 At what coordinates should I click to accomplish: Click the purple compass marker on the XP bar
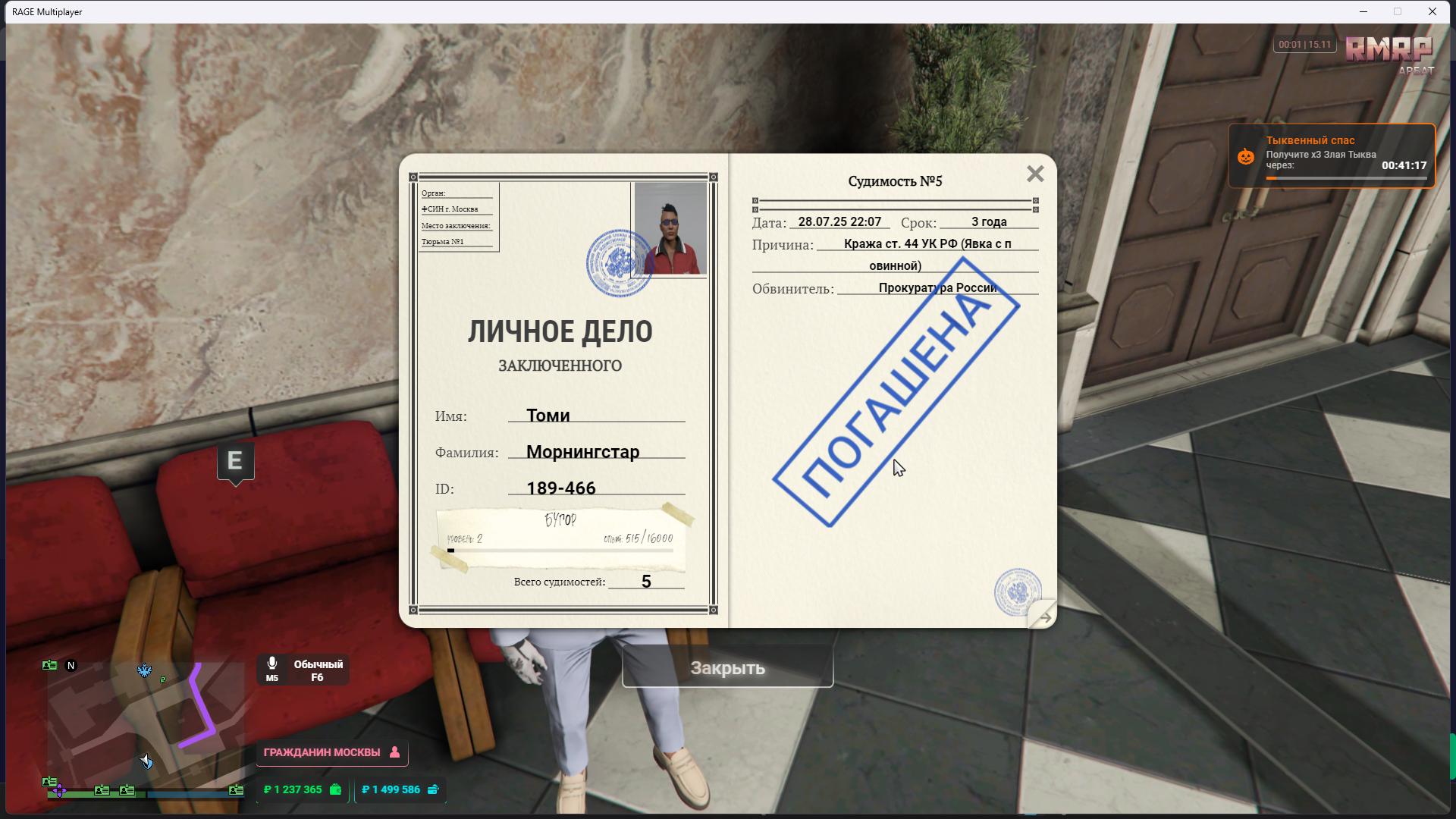coord(60,791)
